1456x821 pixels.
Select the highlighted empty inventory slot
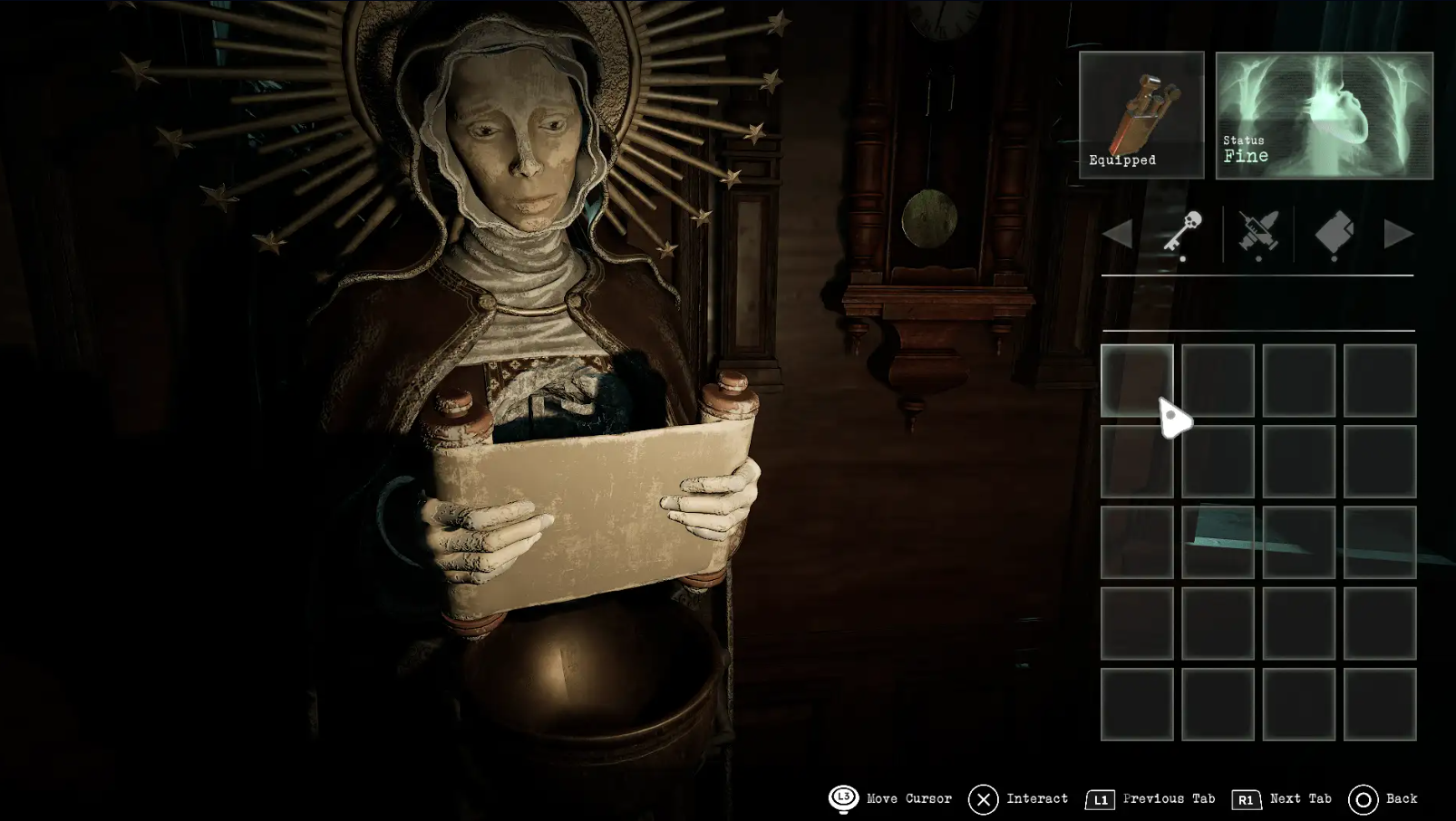[x=1137, y=381]
